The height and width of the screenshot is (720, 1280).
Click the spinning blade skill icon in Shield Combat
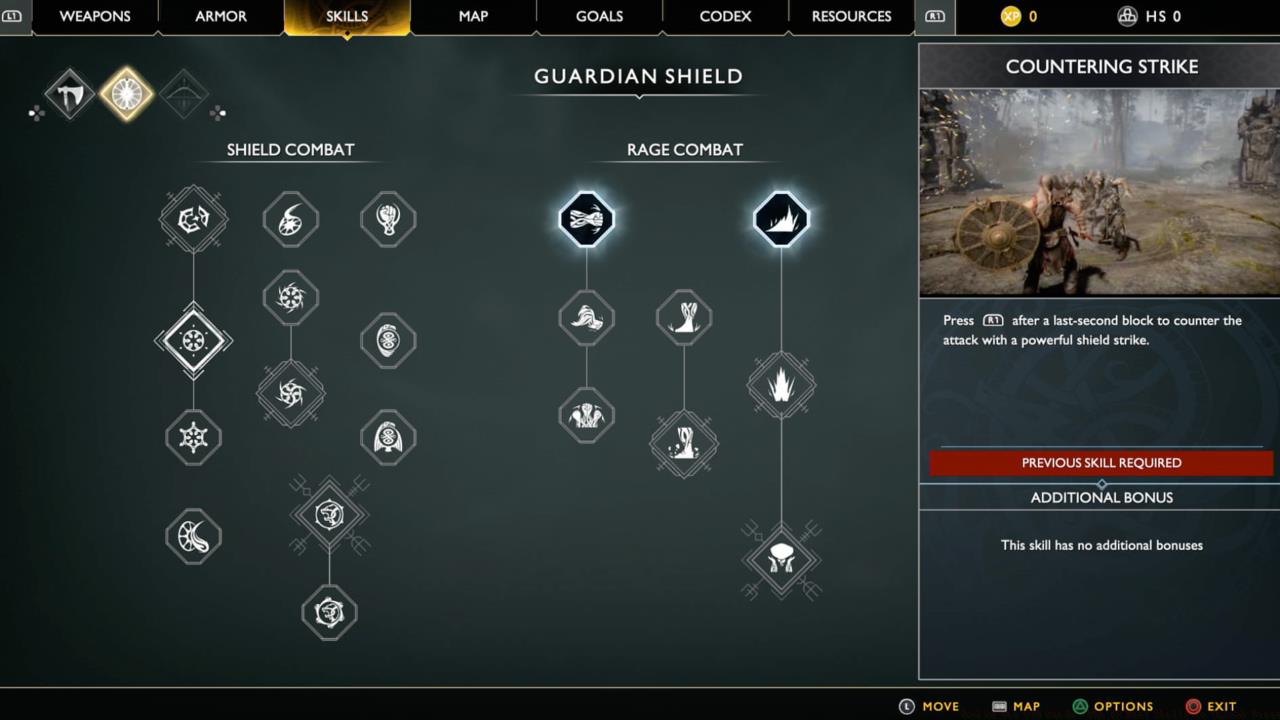[290, 296]
